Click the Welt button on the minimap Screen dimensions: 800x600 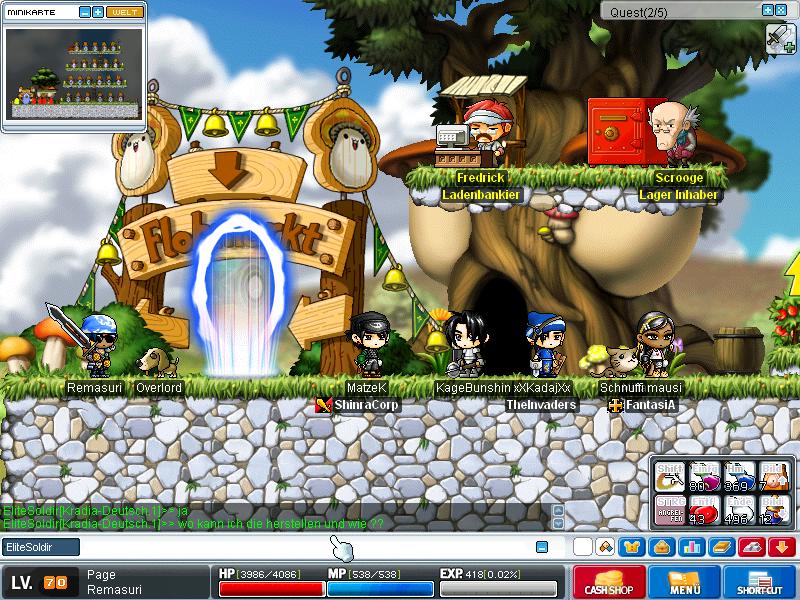tap(126, 12)
